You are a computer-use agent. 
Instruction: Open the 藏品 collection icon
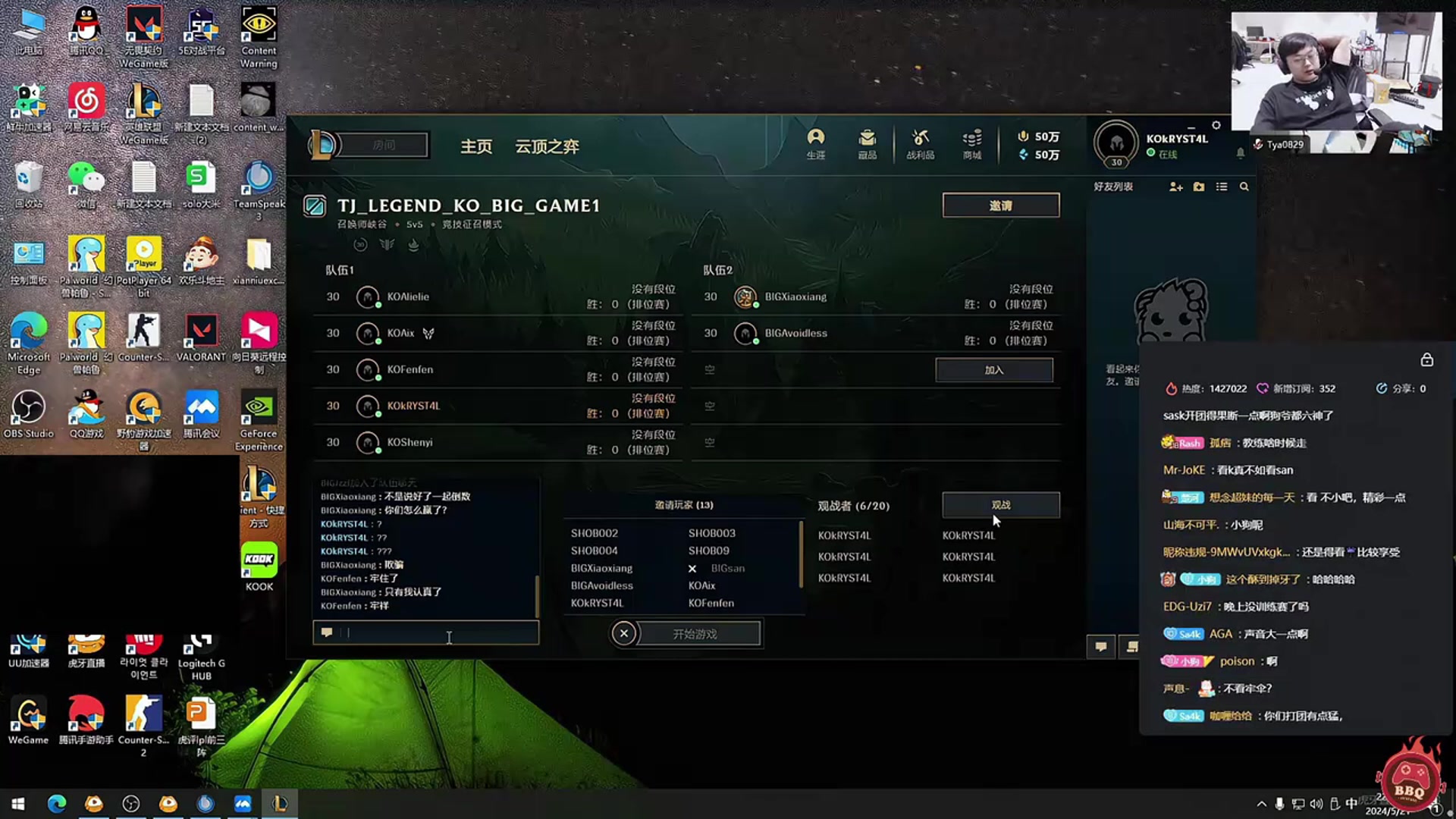(867, 143)
